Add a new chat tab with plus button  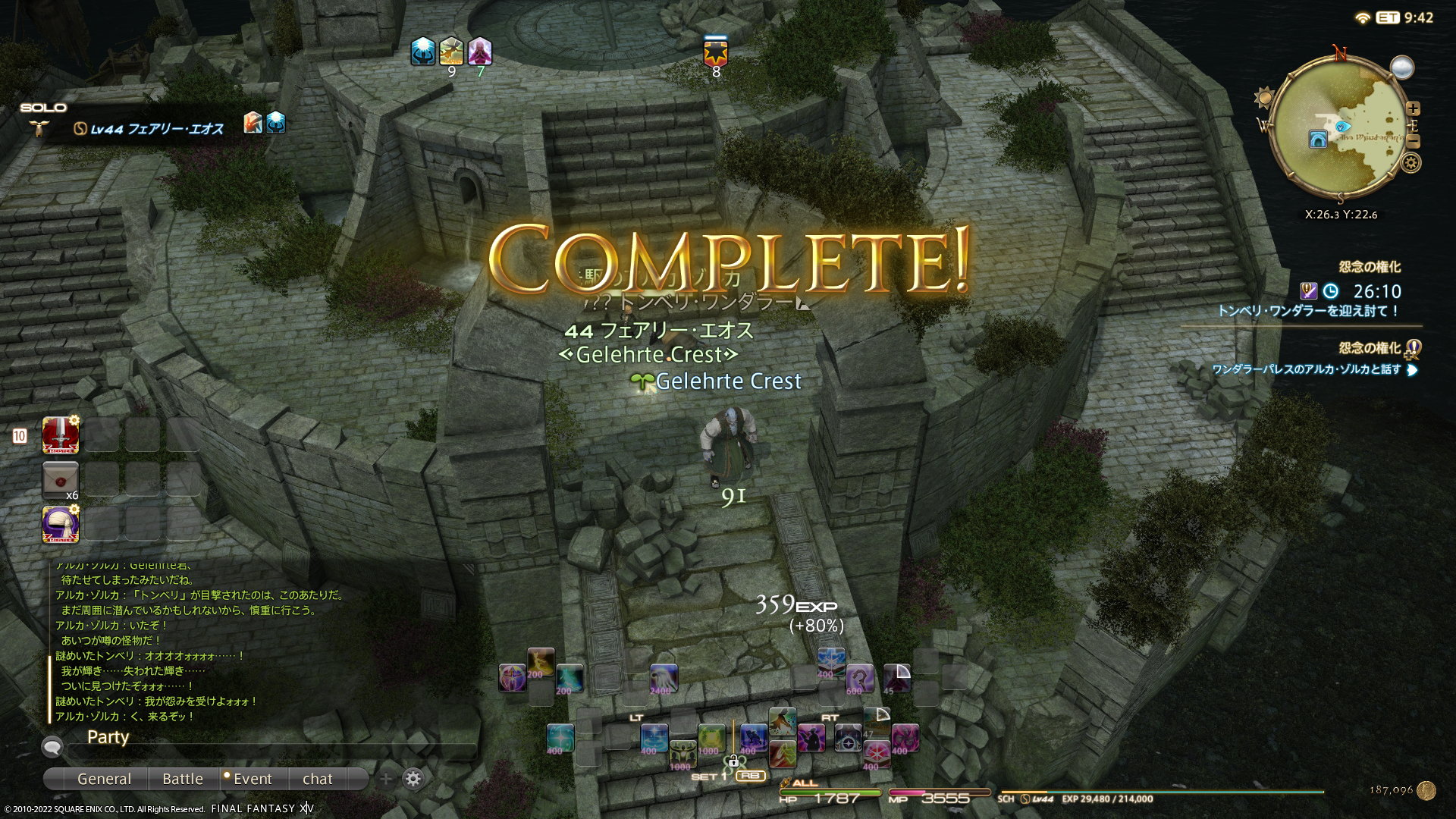tap(386, 779)
